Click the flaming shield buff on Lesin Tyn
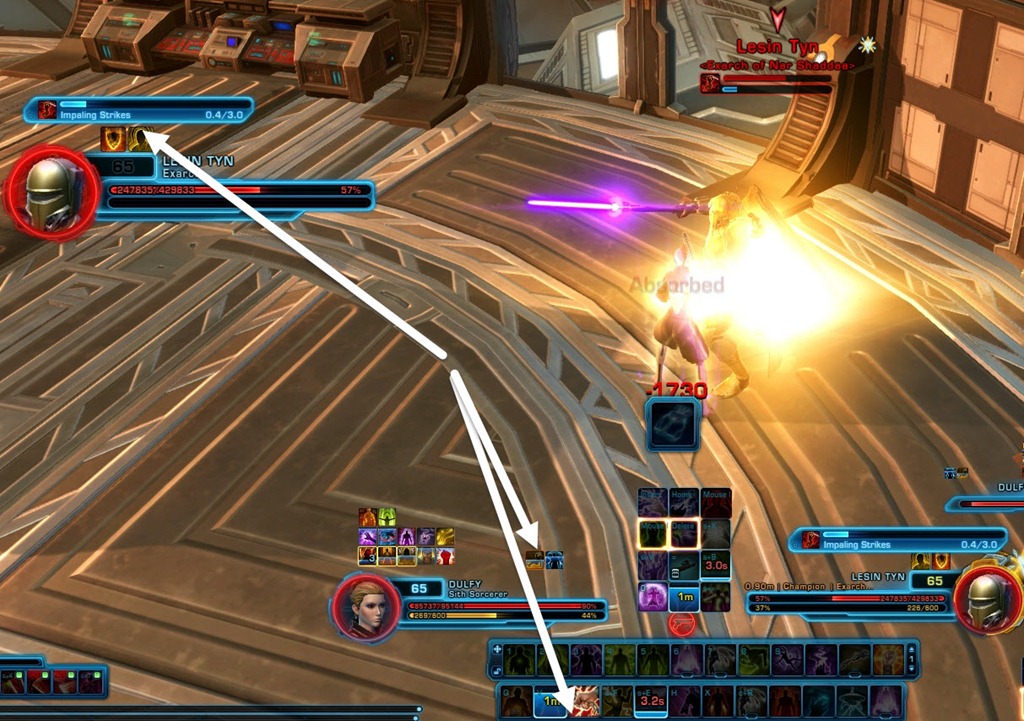This screenshot has height=721, width=1024. tap(113, 140)
